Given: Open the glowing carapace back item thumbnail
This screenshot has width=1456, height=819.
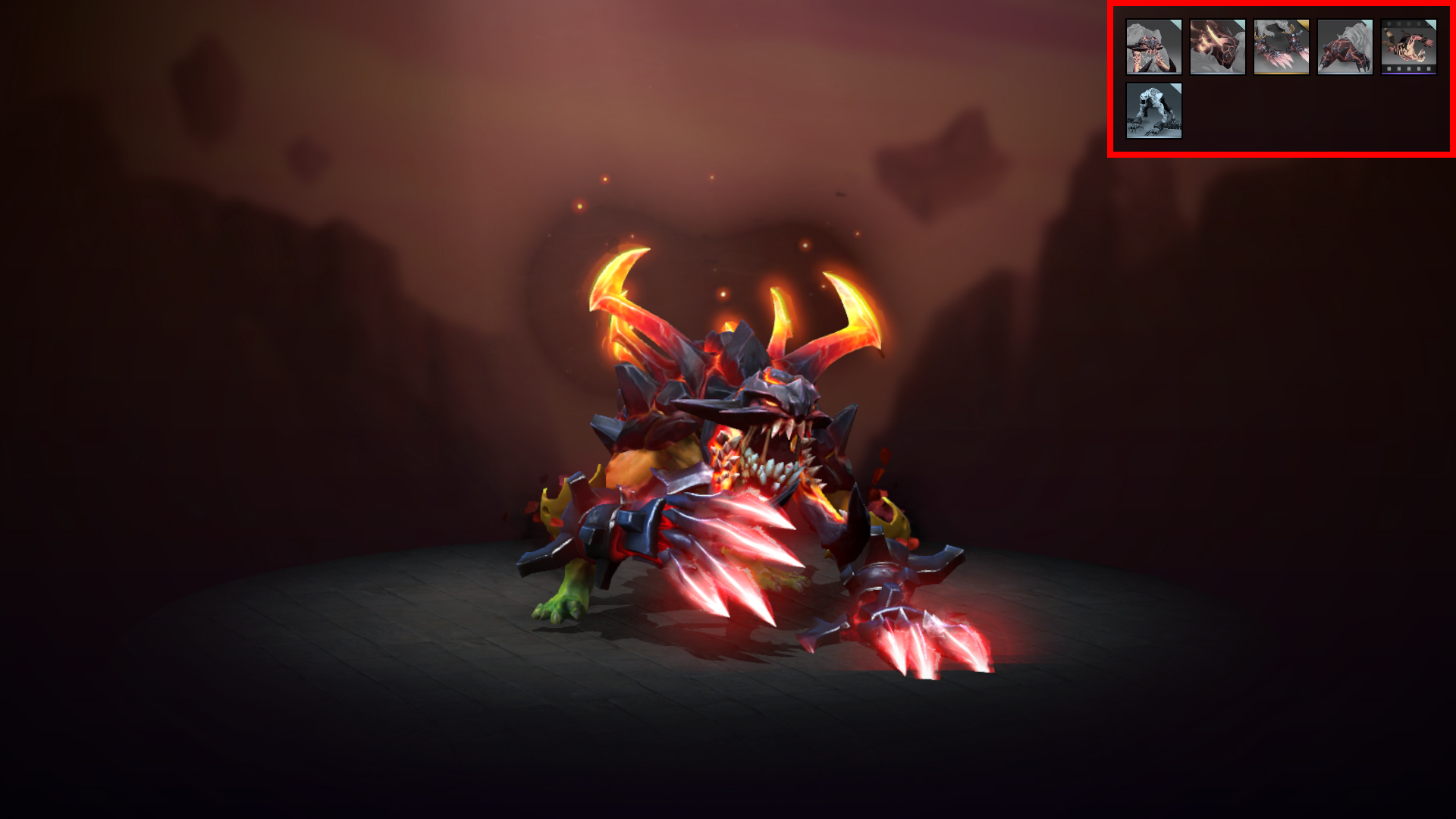Looking at the screenshot, I should click(1217, 47).
